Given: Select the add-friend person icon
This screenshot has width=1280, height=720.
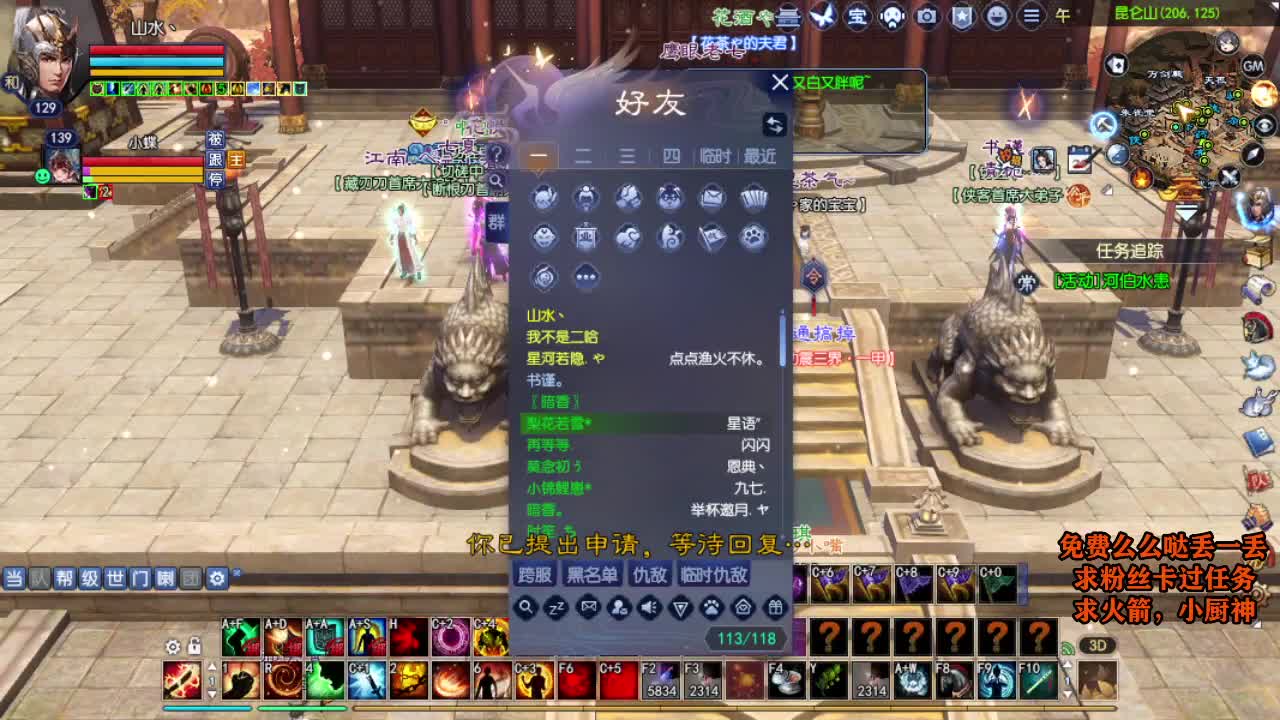Looking at the screenshot, I should [x=620, y=607].
